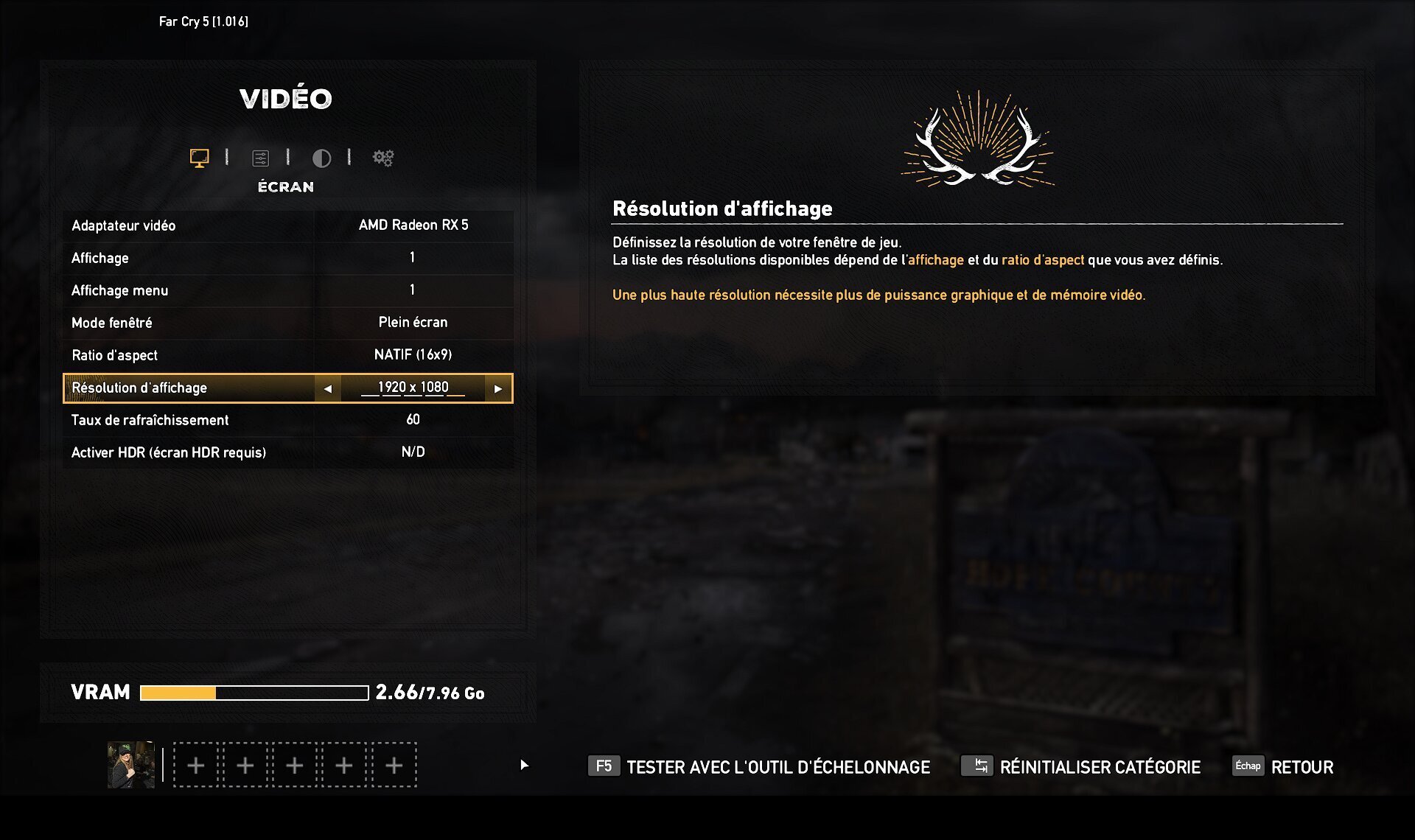The width and height of the screenshot is (1415, 840).
Task: Pick the Ratio d'aspect option
Action: (287, 355)
